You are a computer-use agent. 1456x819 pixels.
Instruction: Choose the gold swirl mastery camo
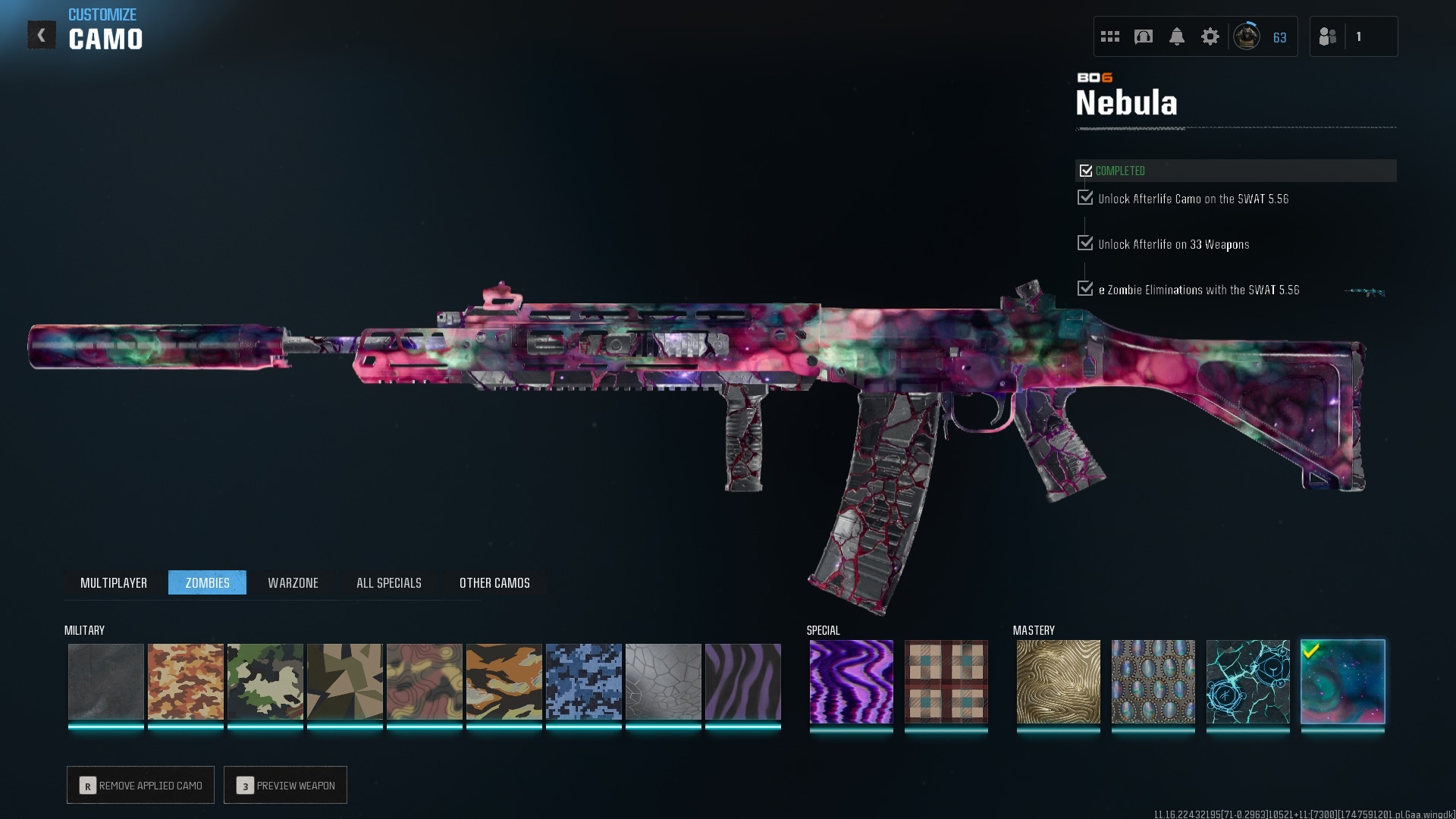1058,682
